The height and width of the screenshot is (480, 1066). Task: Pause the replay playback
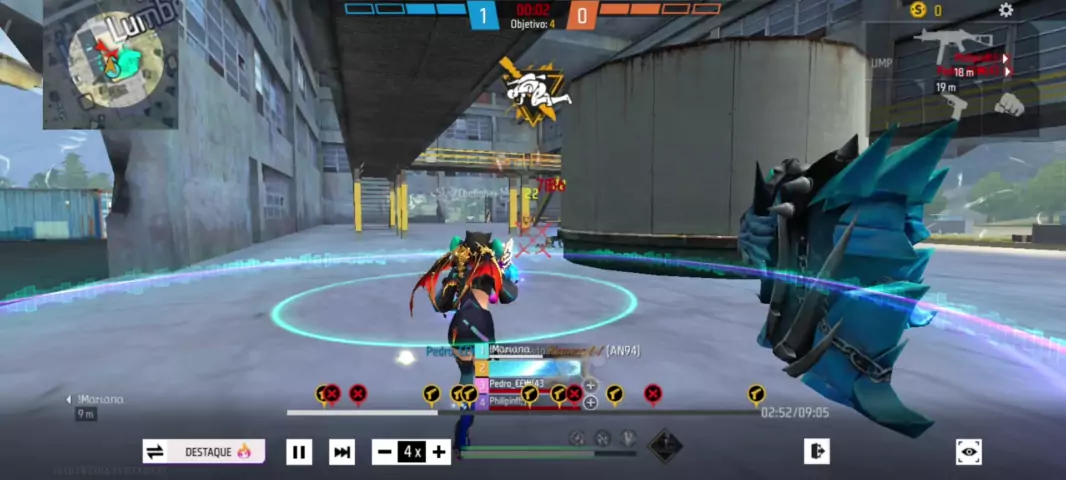(299, 452)
